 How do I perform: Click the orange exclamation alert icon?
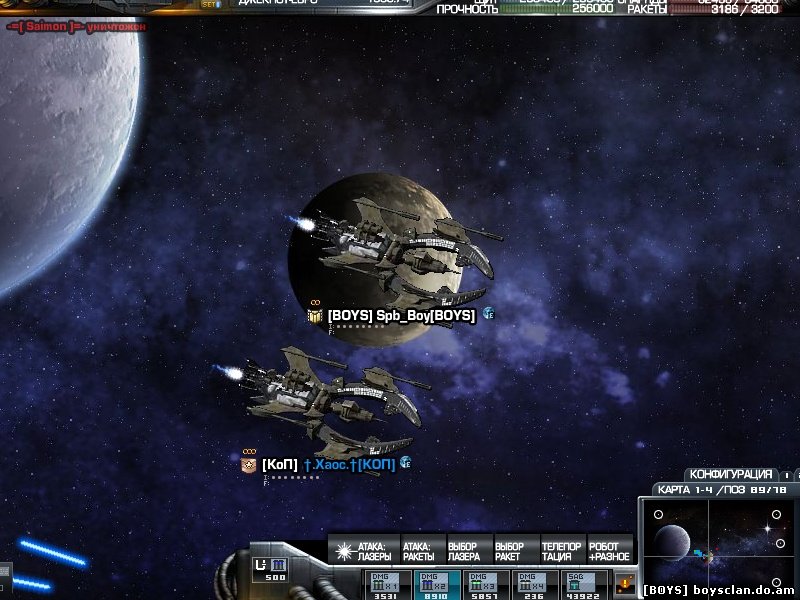[x=625, y=583]
